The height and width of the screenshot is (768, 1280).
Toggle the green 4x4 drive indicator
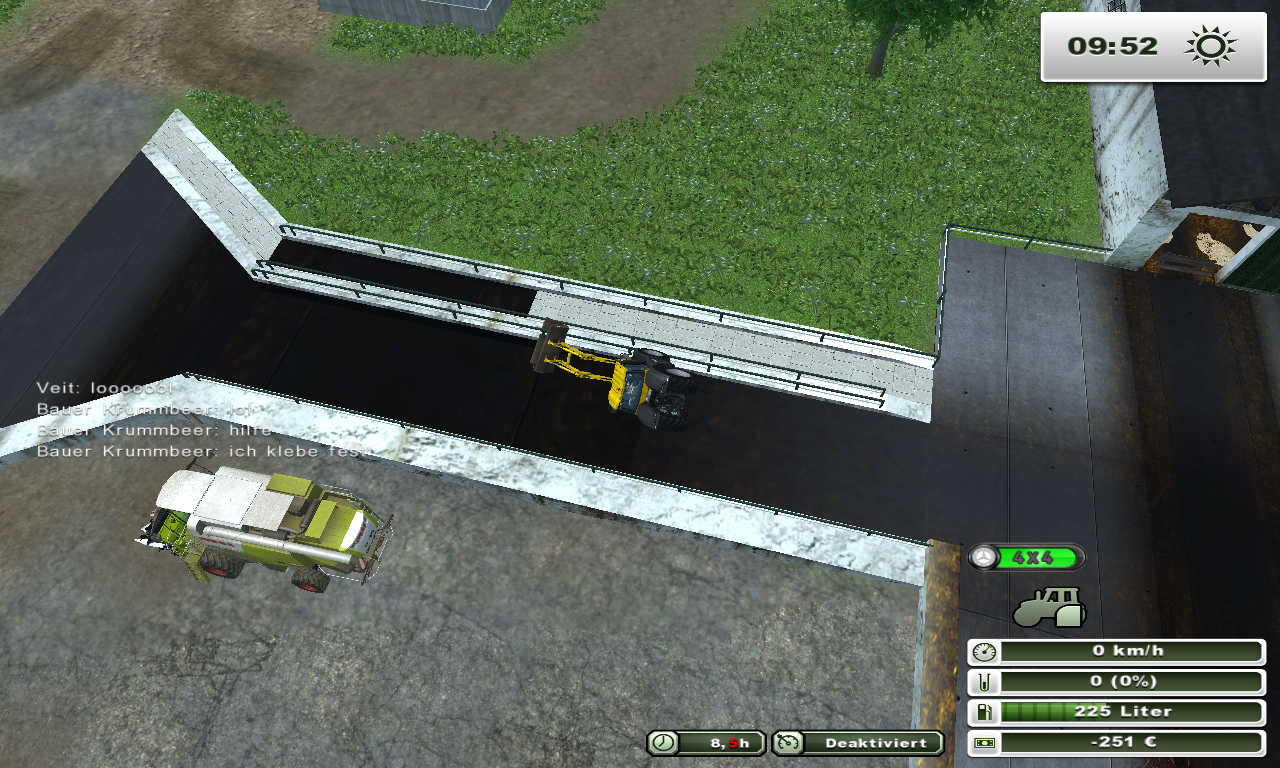[x=1026, y=558]
